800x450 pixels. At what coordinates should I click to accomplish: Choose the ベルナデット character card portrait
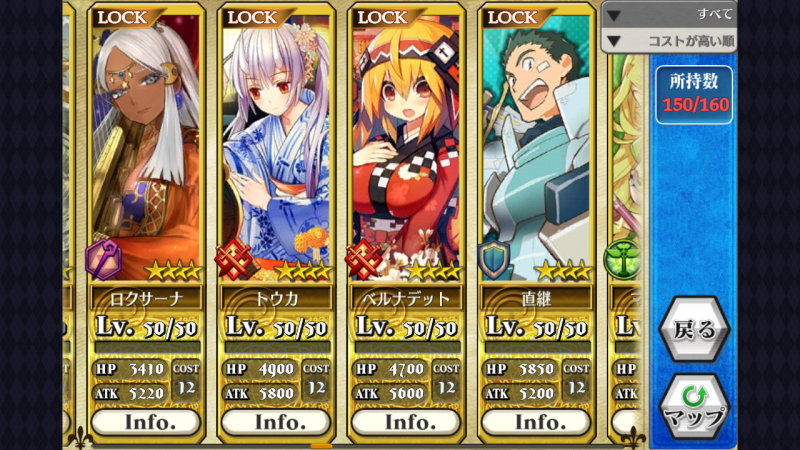[408, 150]
